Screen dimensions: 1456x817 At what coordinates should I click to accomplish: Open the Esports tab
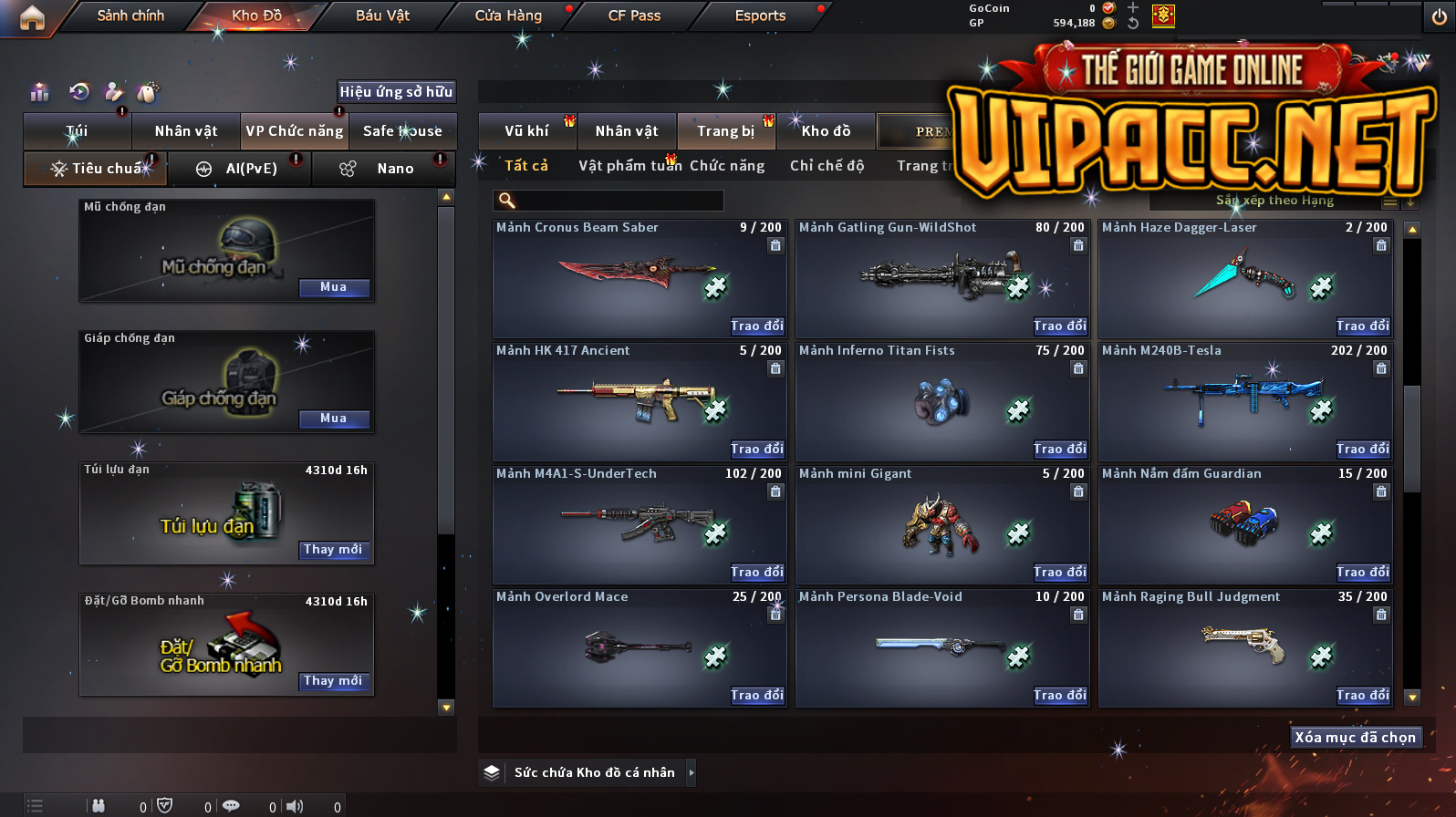pos(760,16)
